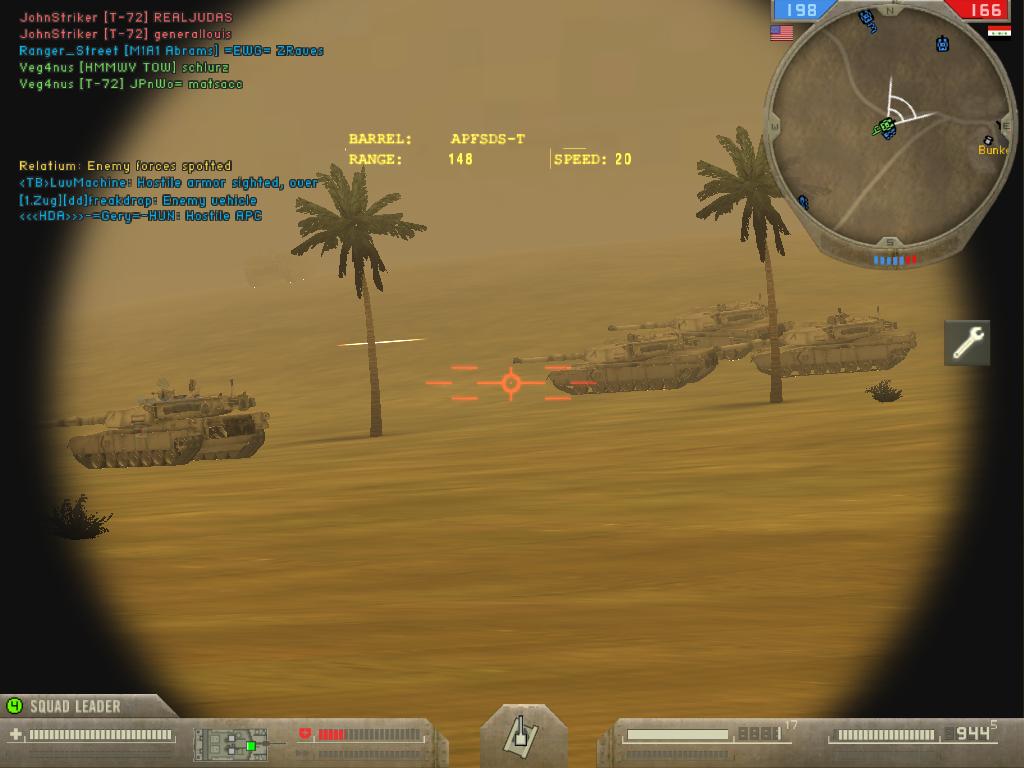Select the wrench repair icon
Image resolution: width=1024 pixels, height=768 pixels.
coord(967,343)
